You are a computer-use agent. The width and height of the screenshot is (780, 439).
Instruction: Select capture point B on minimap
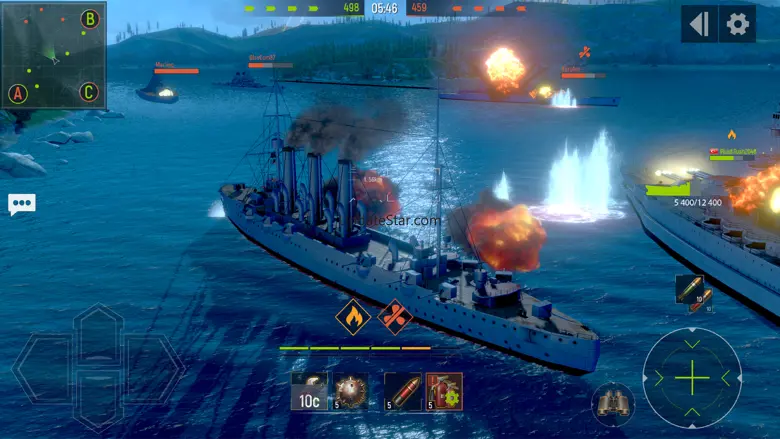[89, 18]
